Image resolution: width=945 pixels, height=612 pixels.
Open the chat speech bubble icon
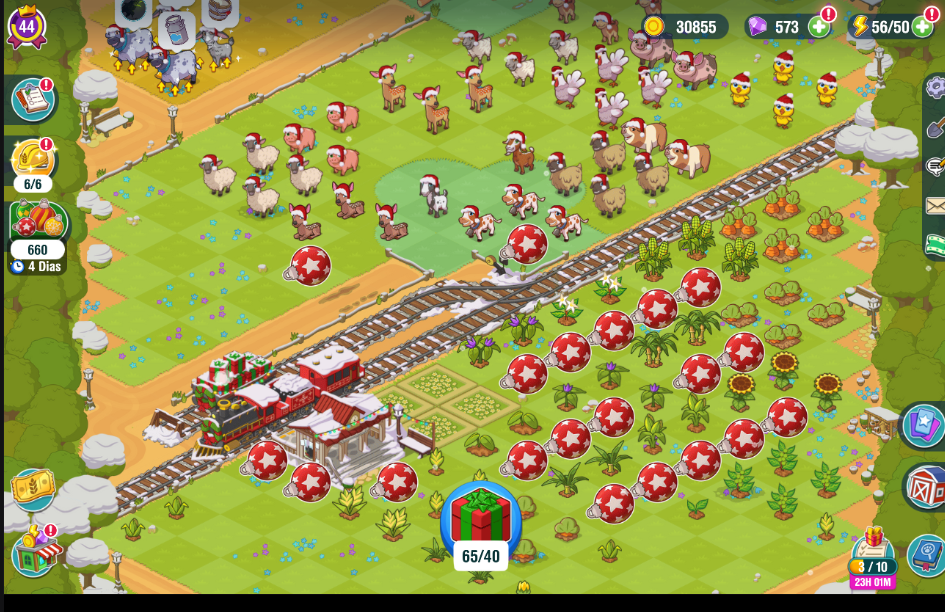pos(936,166)
